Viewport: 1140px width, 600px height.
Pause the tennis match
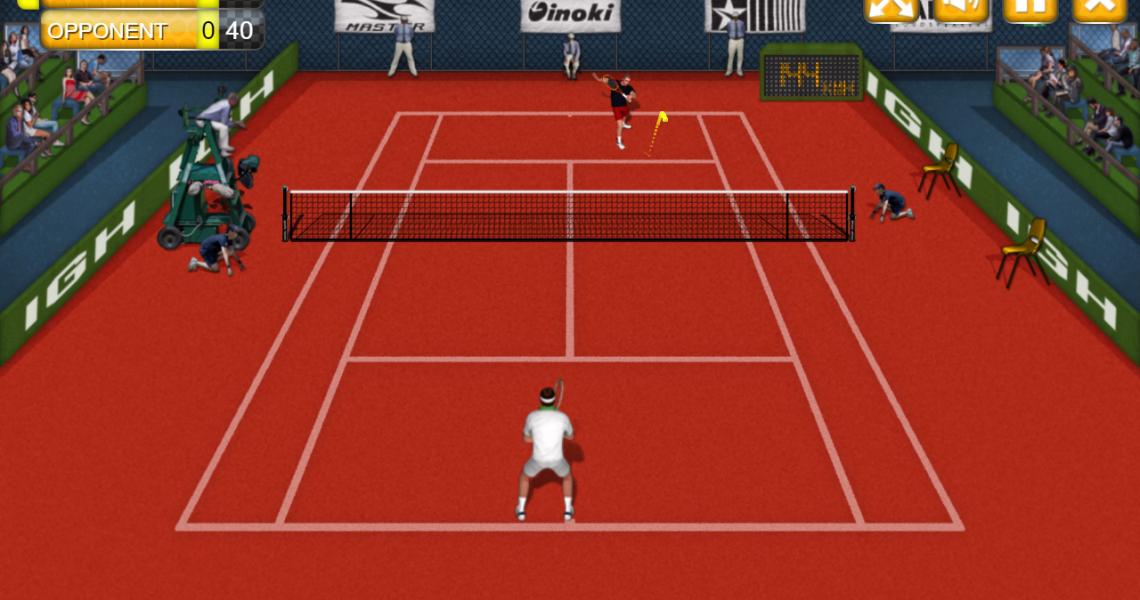[1030, 8]
